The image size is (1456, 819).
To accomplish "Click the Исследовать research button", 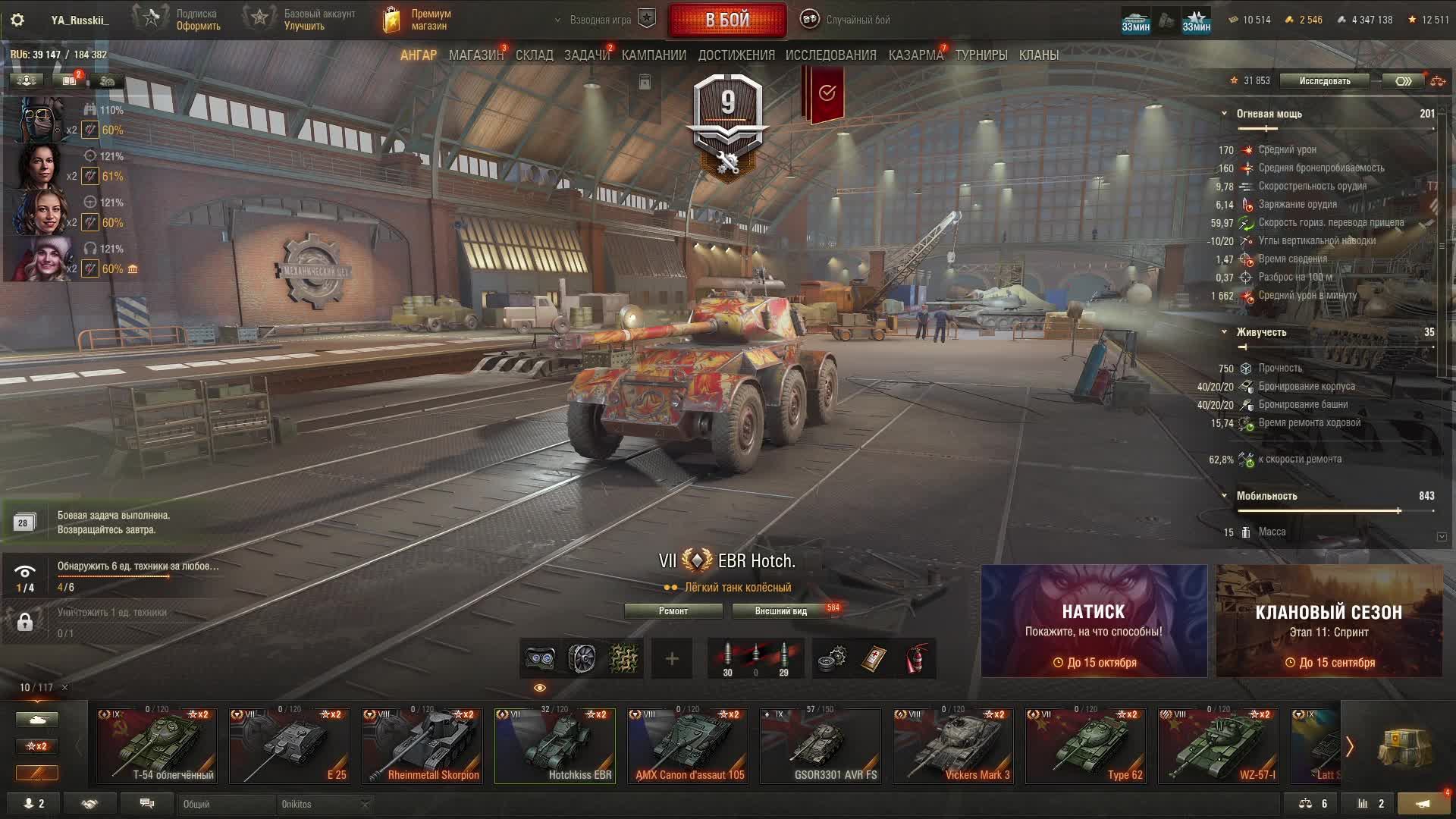I will click(x=1324, y=81).
